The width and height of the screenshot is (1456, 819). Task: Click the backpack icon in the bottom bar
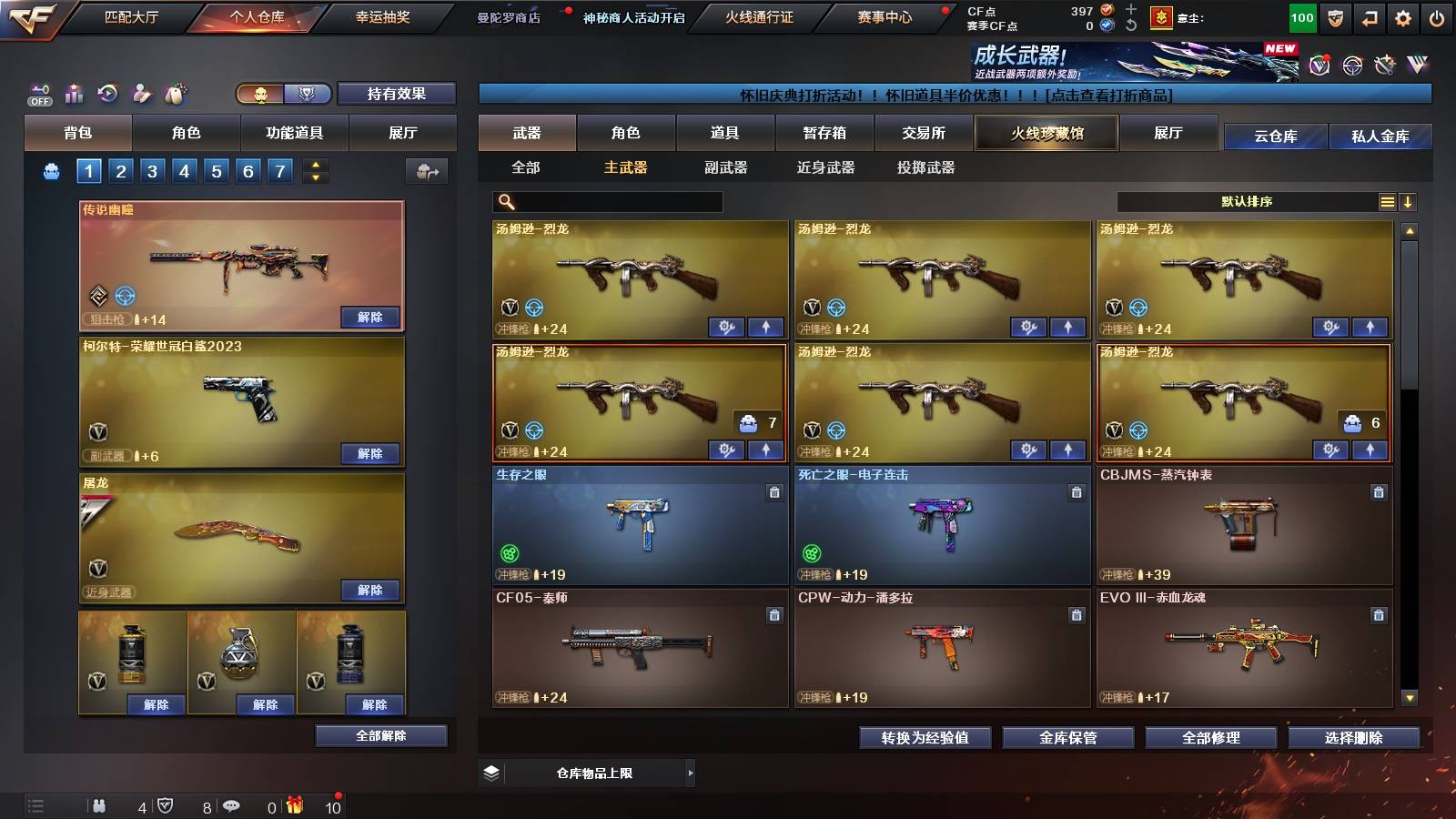click(100, 804)
